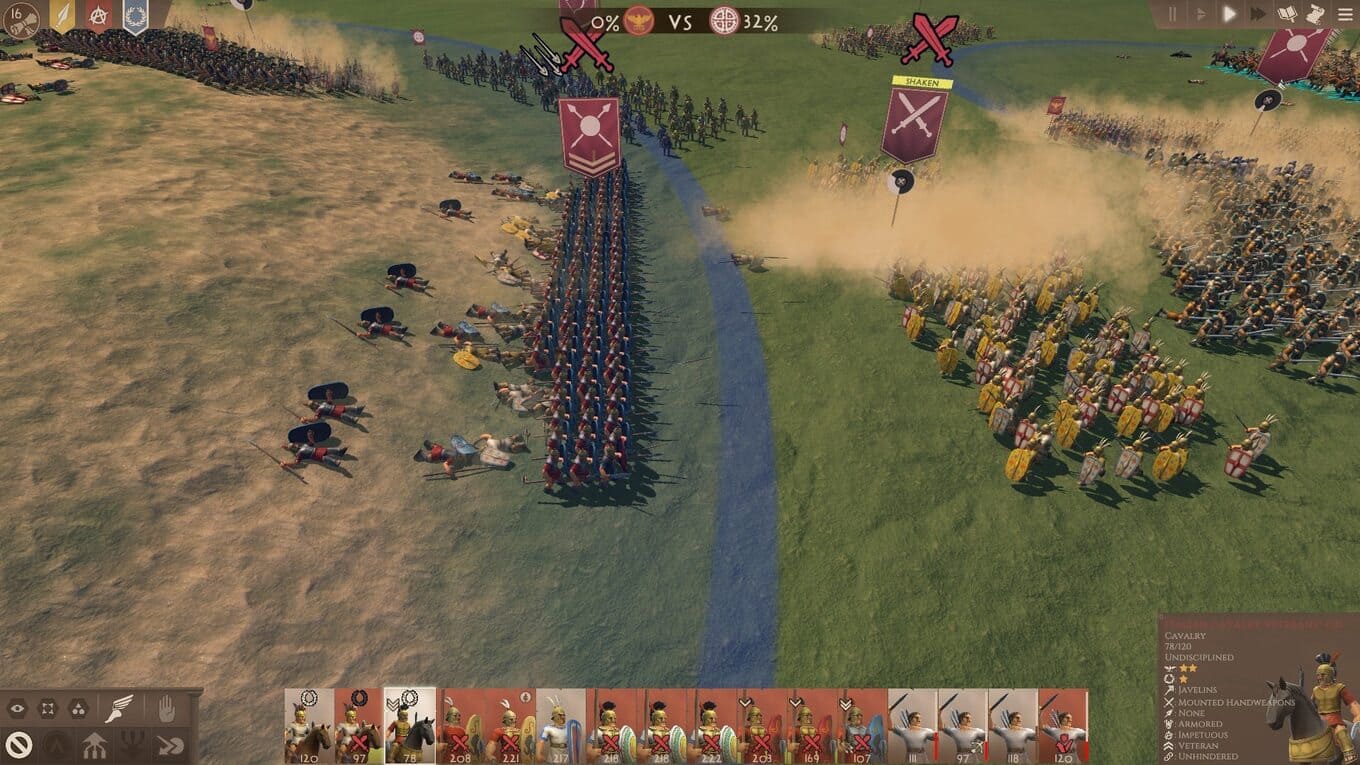Select the cavalry unit card with 97 men
The image size is (1360, 765).
pyautogui.click(x=359, y=725)
